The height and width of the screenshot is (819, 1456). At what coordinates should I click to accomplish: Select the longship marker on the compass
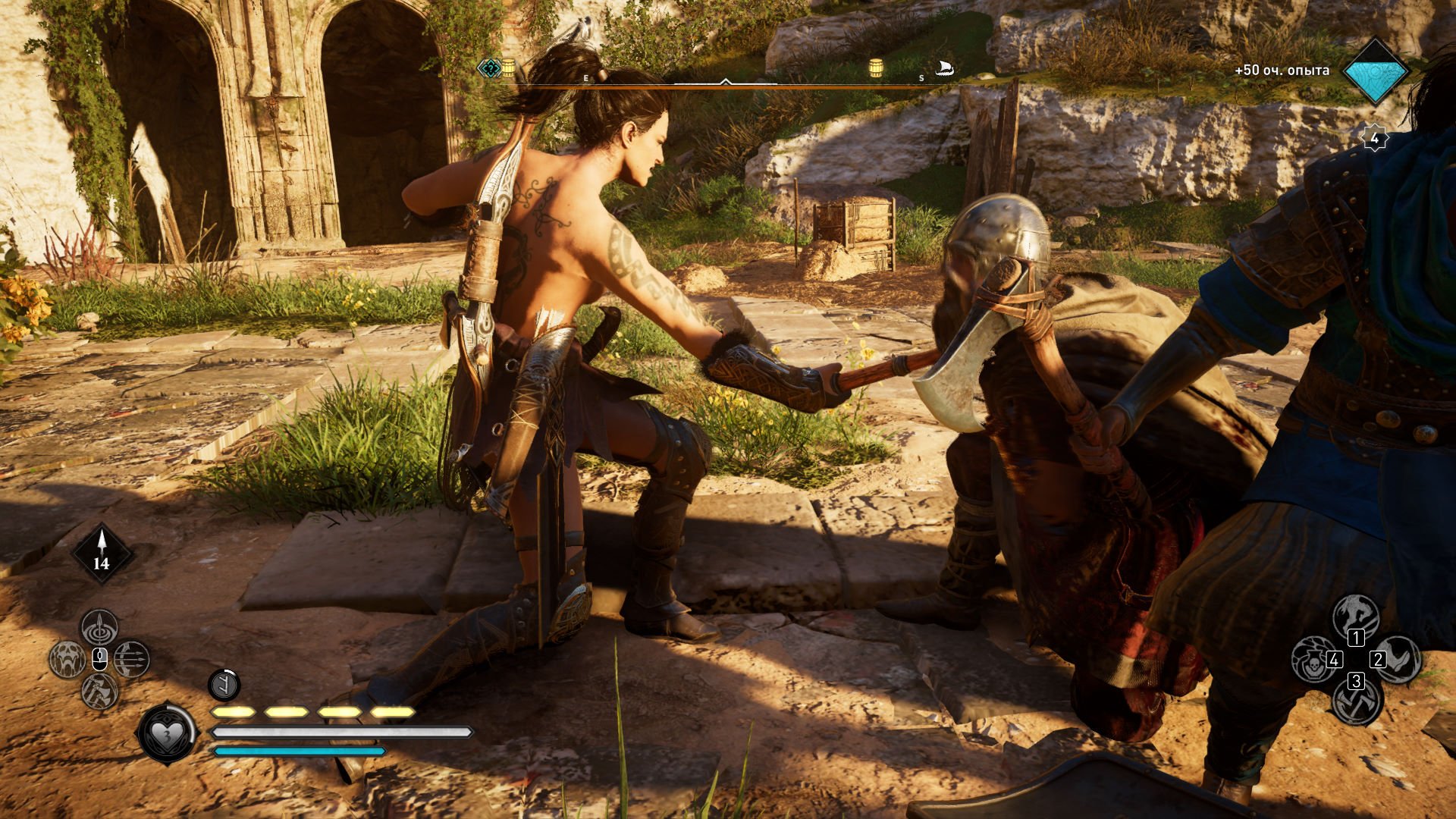tap(945, 69)
